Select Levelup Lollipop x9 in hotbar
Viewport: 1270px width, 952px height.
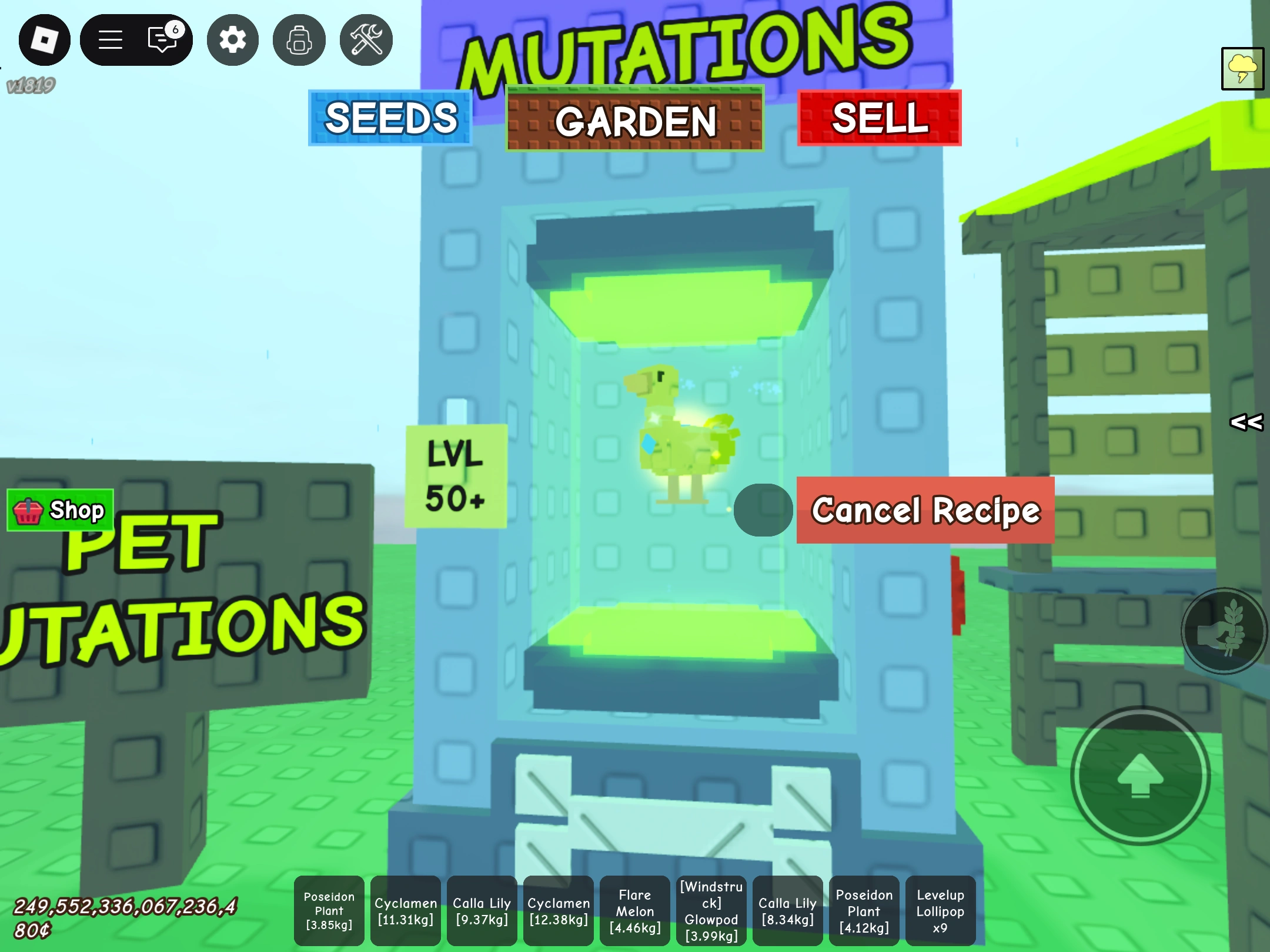(x=940, y=910)
